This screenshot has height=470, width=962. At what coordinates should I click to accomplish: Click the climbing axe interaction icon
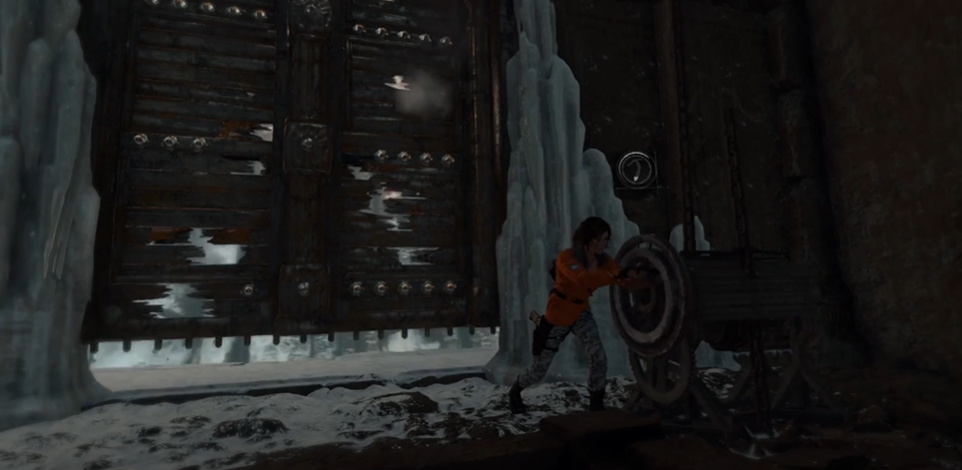click(x=635, y=169)
